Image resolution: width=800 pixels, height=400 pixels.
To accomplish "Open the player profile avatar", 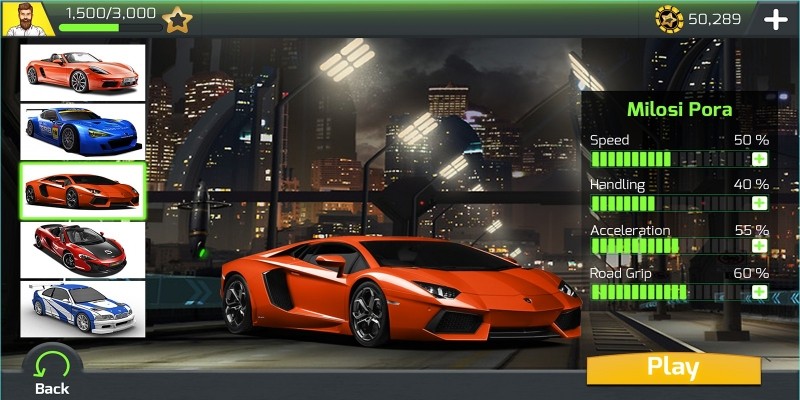I will (x=28, y=18).
